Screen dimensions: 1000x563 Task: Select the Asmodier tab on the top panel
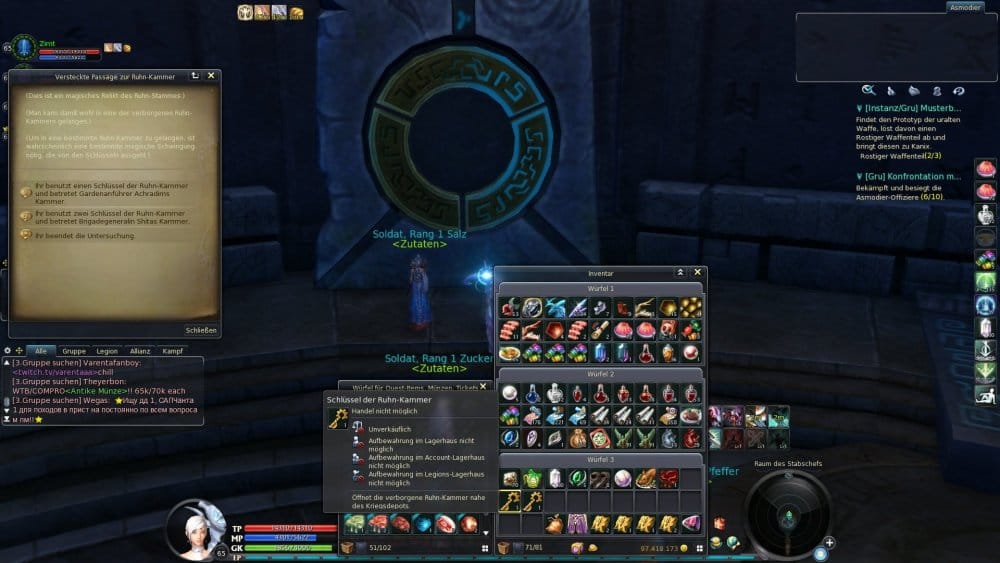pyautogui.click(x=964, y=7)
